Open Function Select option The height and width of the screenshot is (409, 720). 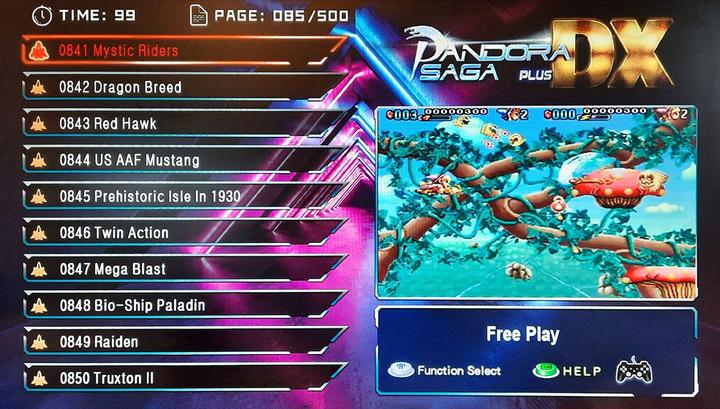pos(445,371)
